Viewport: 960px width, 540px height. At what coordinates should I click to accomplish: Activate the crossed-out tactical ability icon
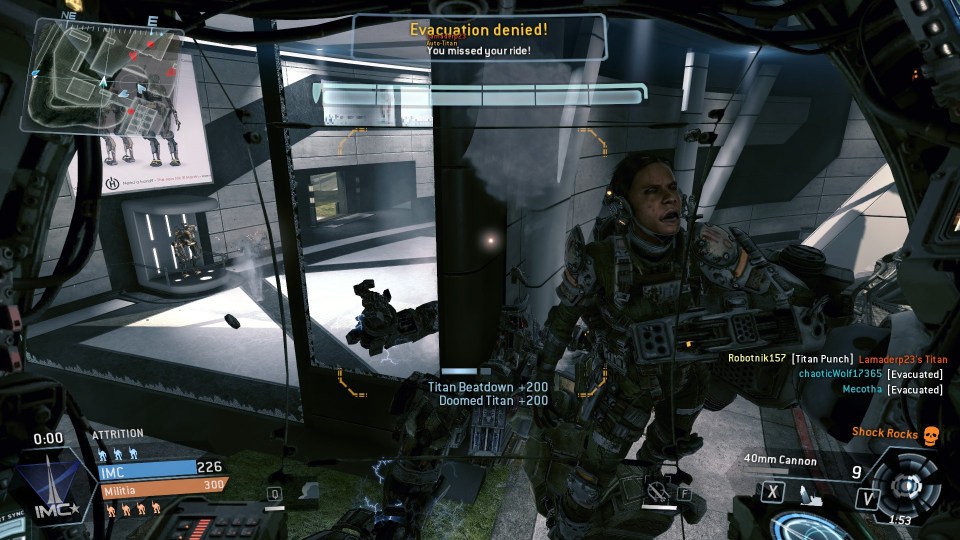pos(656,492)
